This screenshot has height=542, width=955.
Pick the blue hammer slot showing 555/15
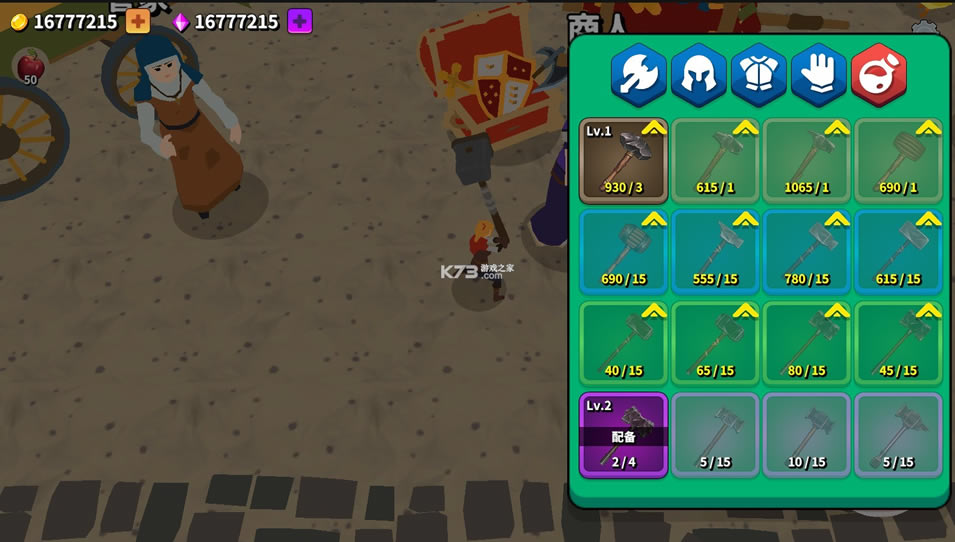click(715, 252)
